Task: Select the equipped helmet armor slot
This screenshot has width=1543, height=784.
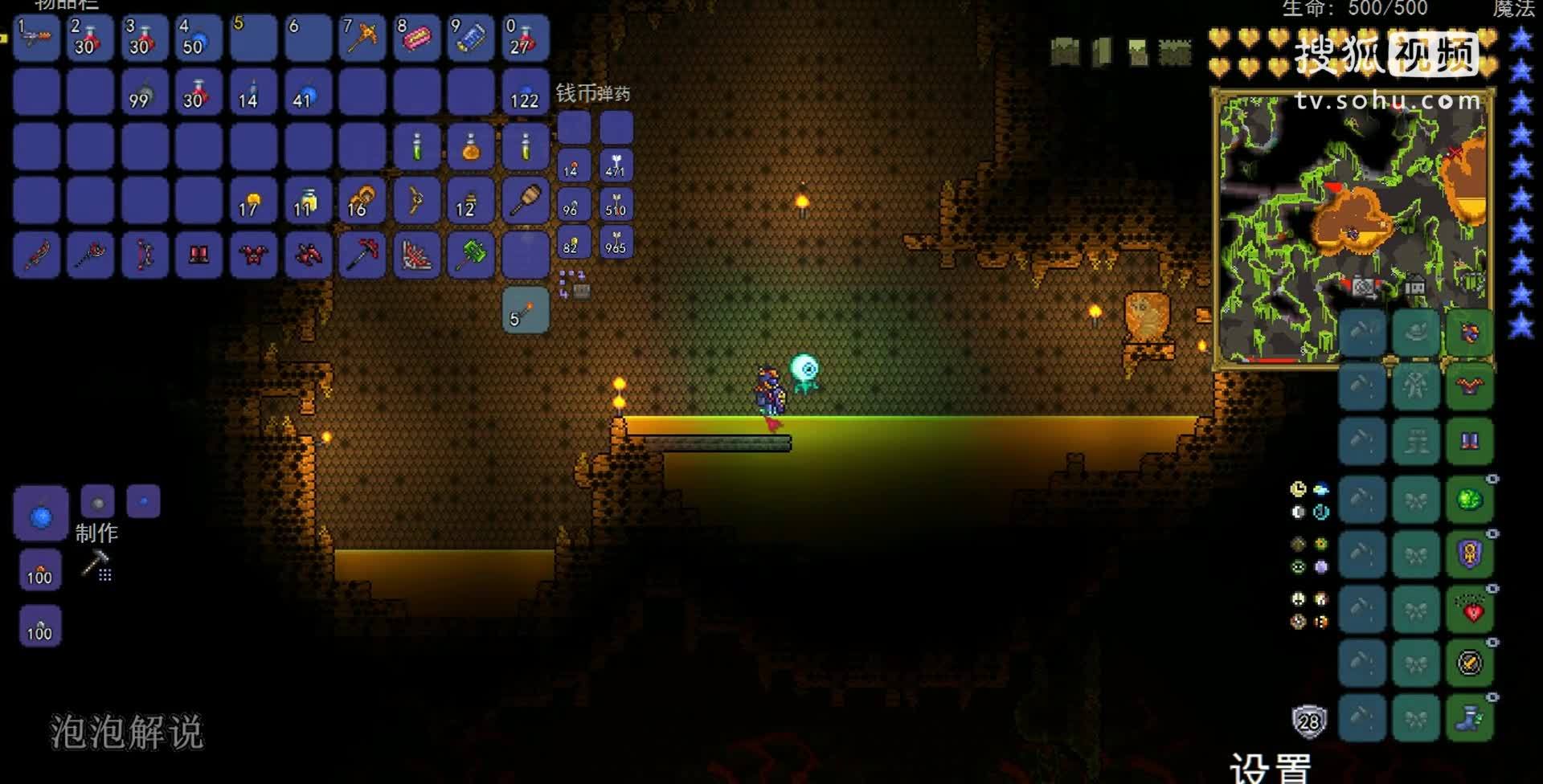Action: click(1470, 333)
